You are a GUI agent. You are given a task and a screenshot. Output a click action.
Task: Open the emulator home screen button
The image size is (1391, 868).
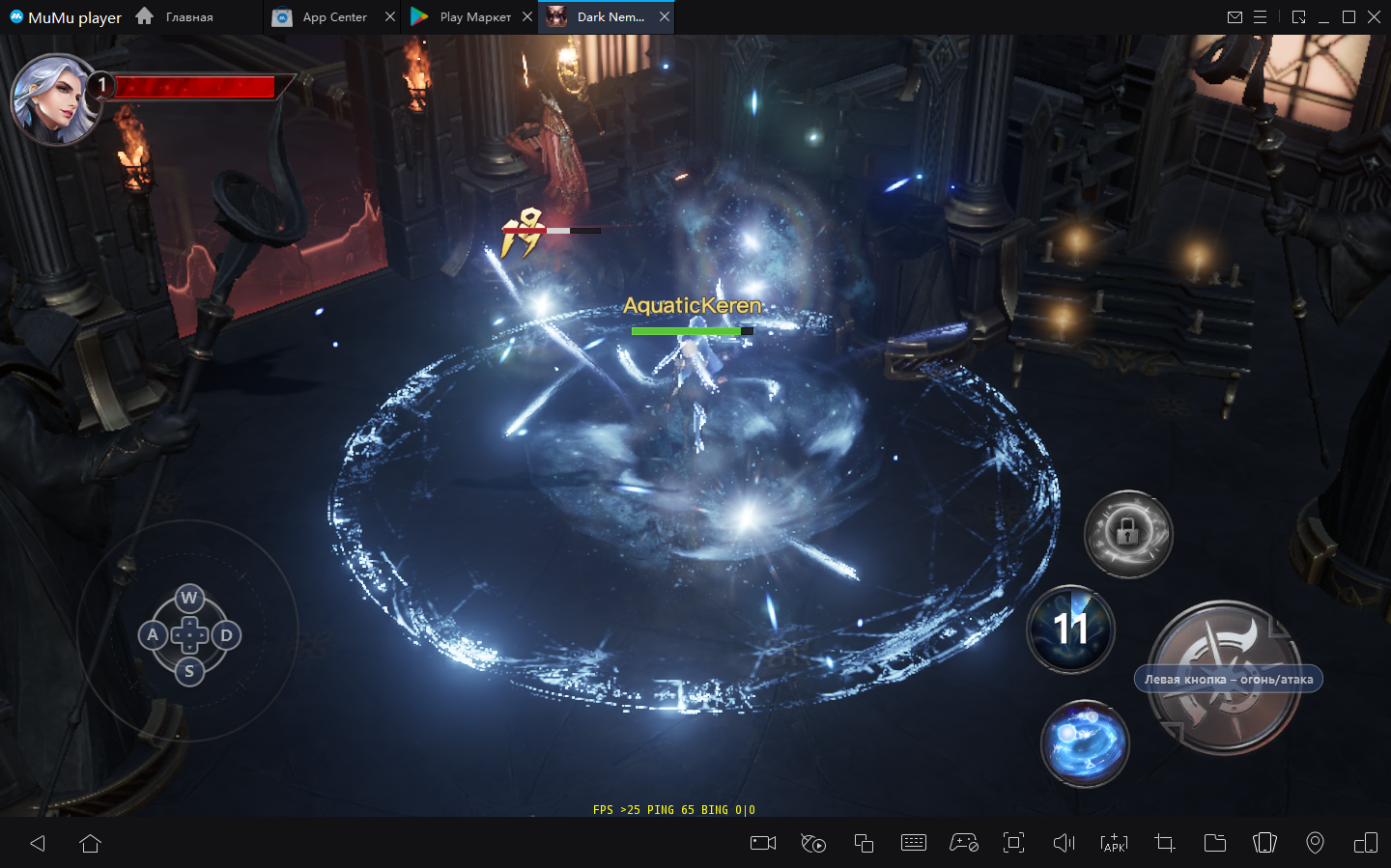[91, 843]
